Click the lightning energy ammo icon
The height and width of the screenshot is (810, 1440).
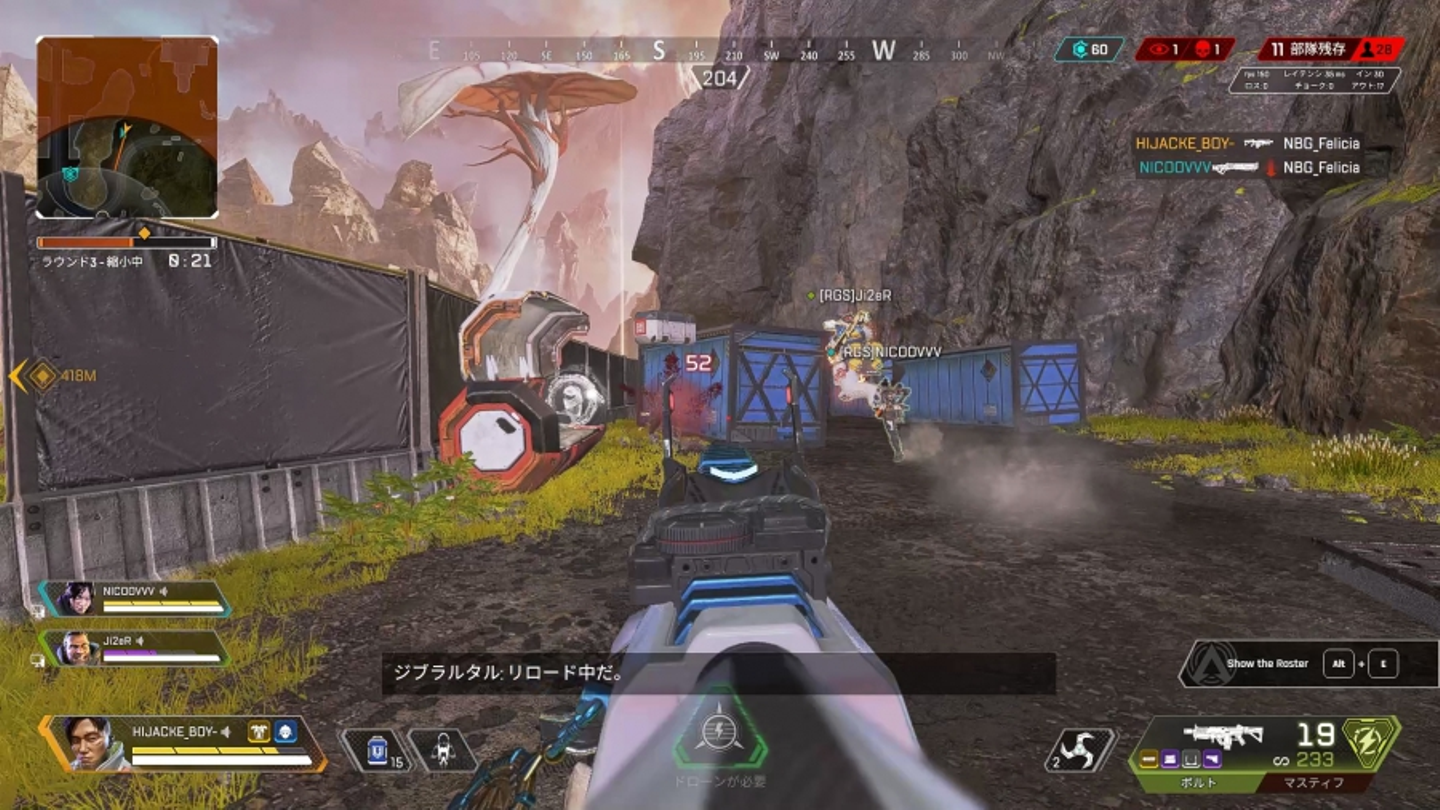(1372, 741)
